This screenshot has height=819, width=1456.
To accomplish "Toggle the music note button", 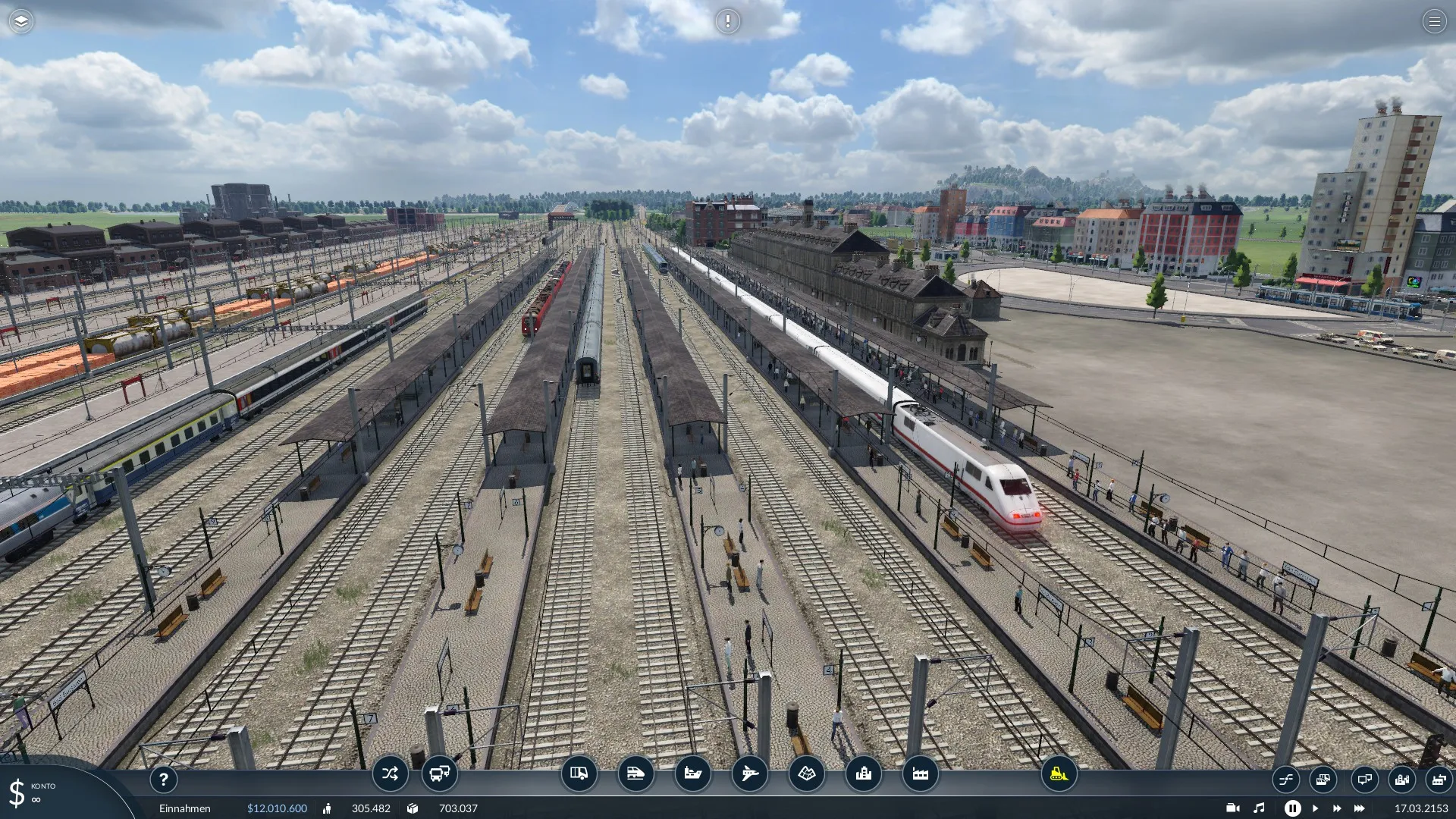I will point(1259,808).
